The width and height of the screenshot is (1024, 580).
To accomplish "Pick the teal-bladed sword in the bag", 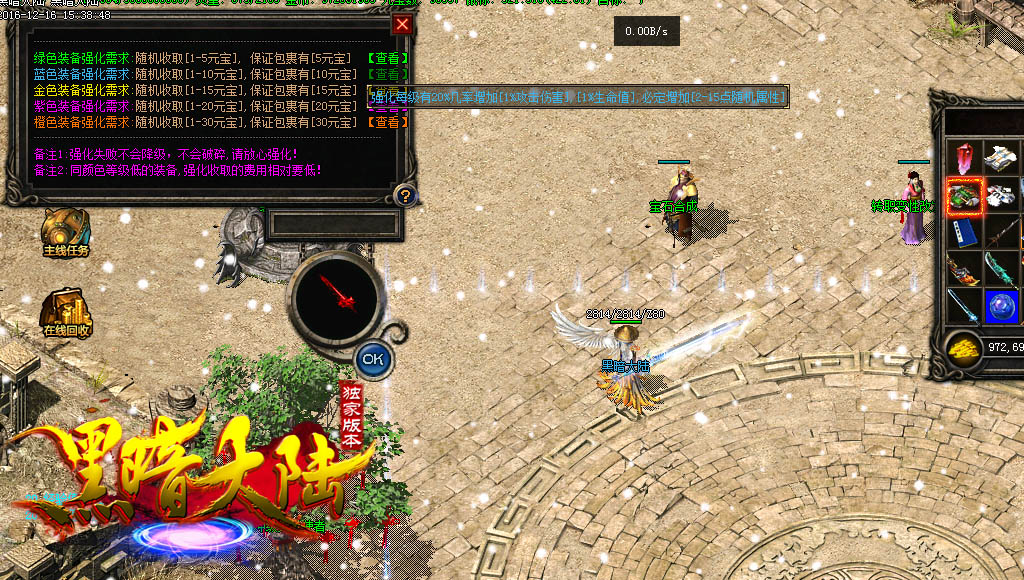I will (1001, 270).
